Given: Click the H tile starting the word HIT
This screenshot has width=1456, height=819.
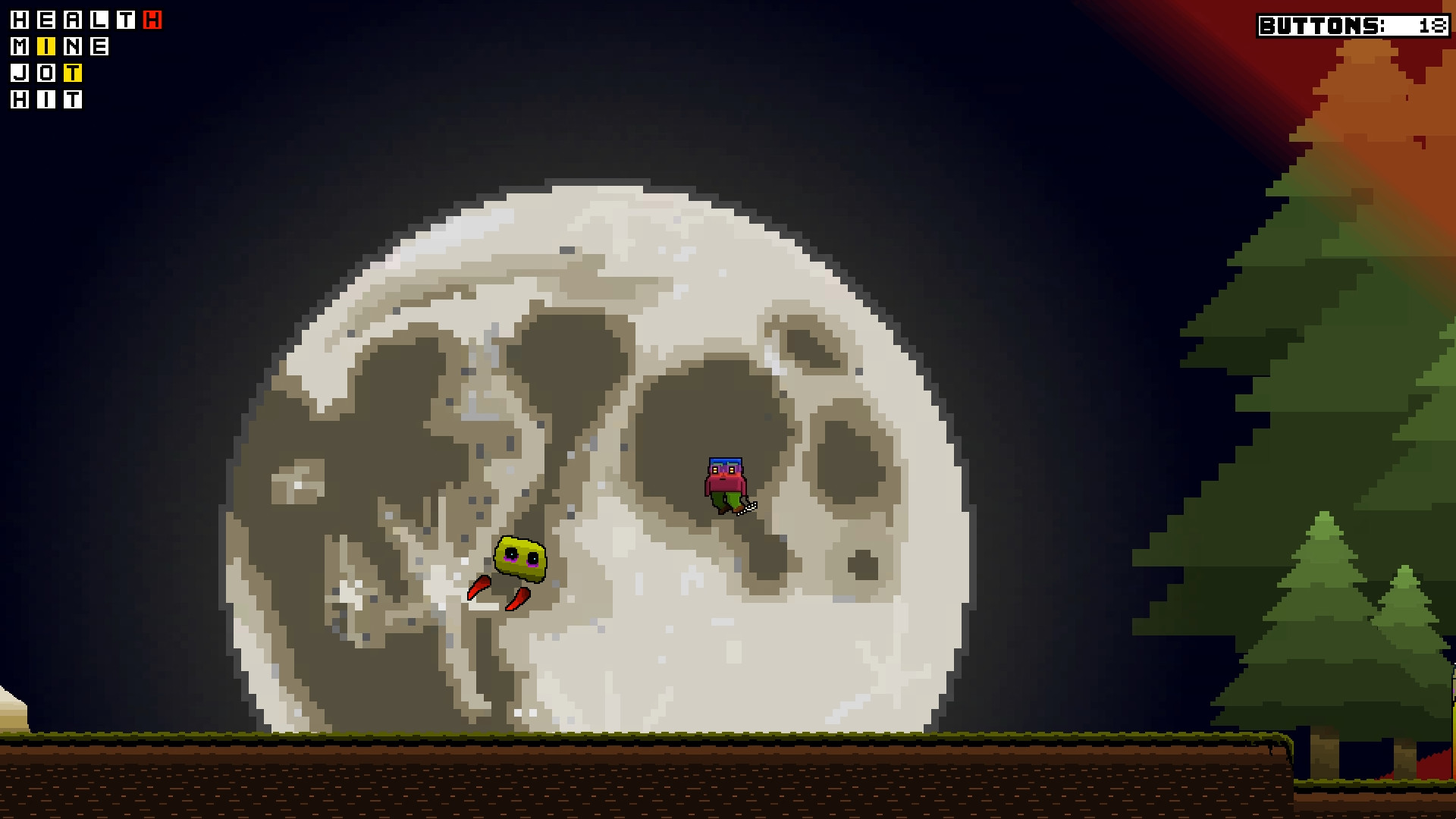Looking at the screenshot, I should pyautogui.click(x=19, y=99).
